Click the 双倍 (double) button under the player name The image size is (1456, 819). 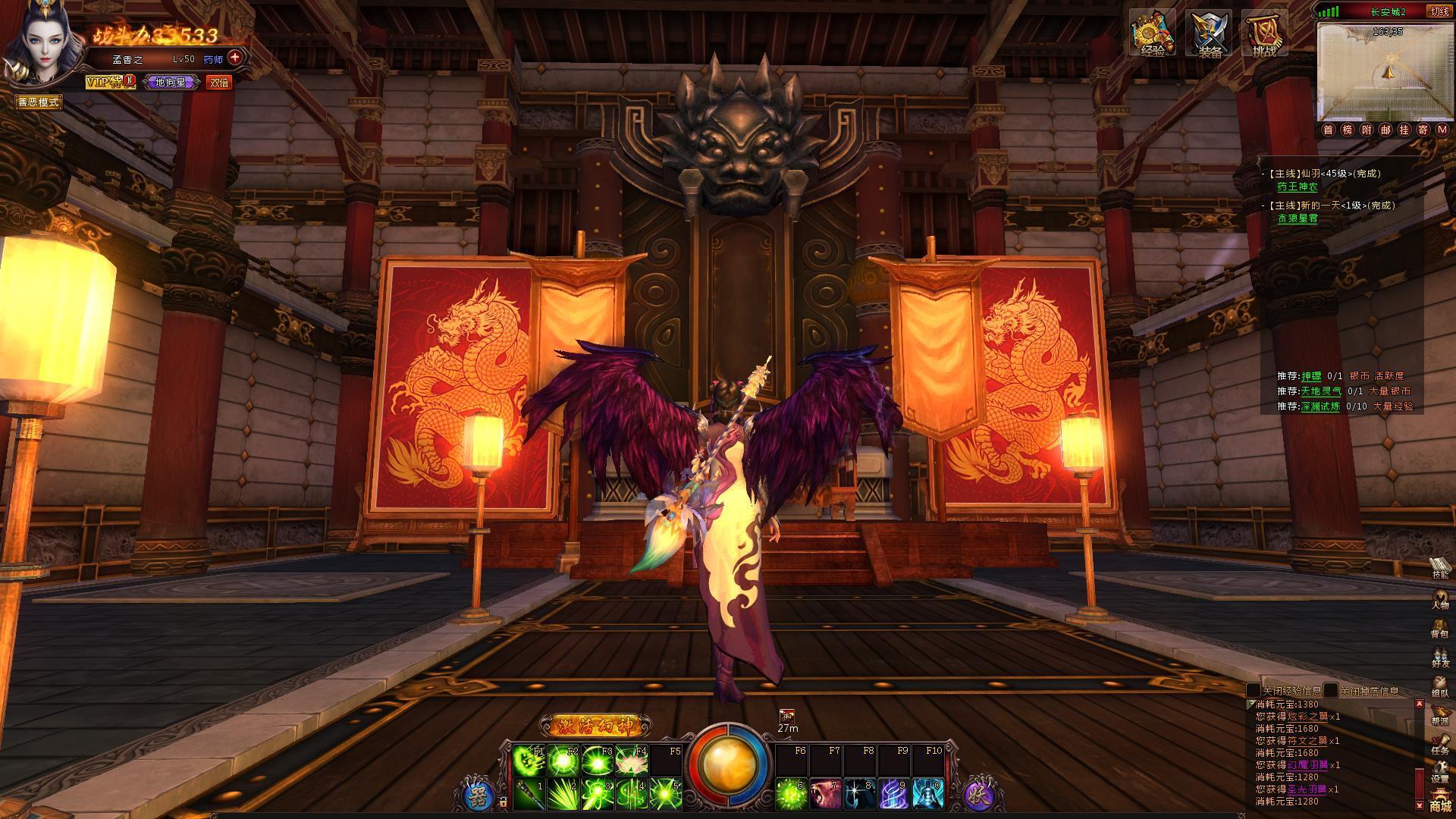pos(219,83)
